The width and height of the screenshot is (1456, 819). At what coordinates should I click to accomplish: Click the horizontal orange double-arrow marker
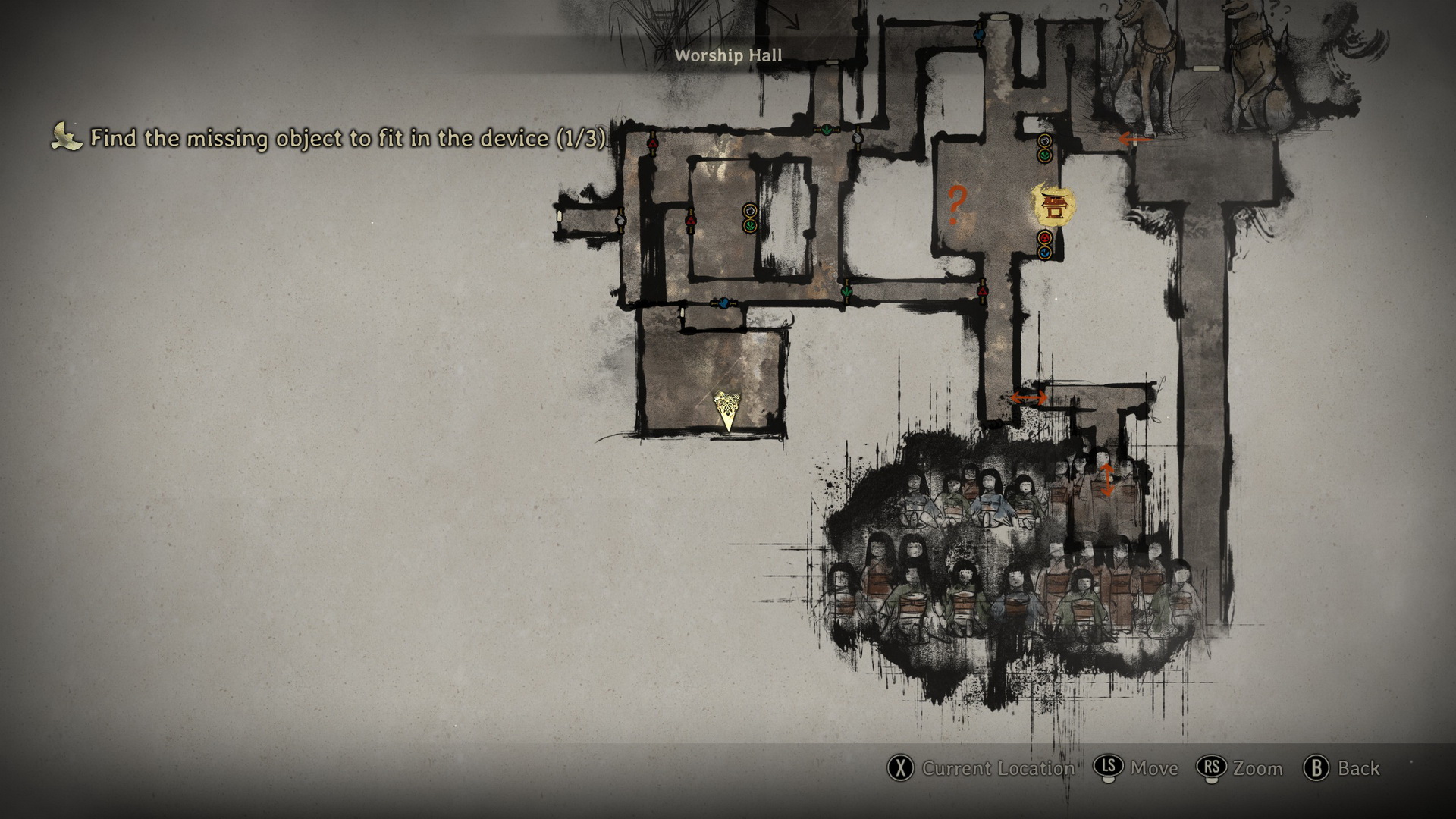(x=1028, y=397)
